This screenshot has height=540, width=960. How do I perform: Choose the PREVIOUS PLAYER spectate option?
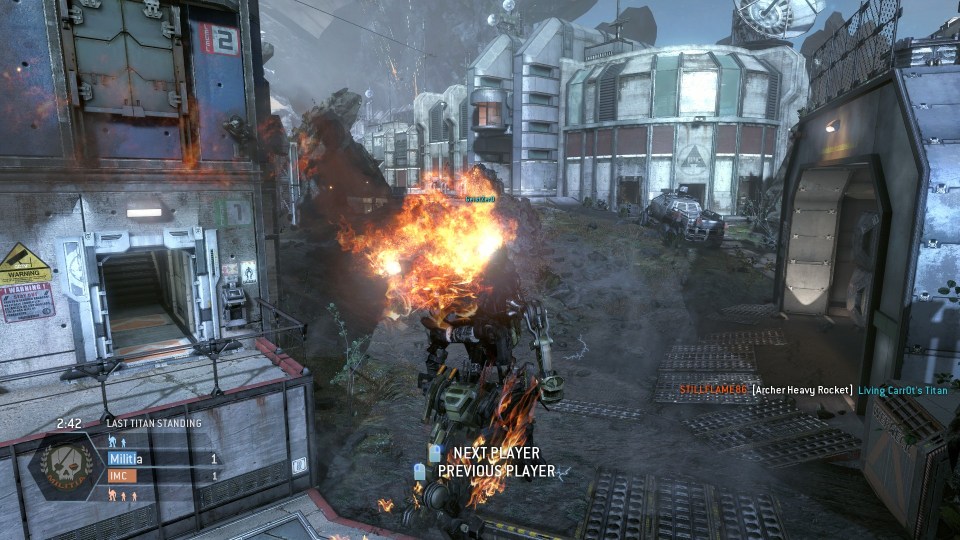click(x=495, y=471)
